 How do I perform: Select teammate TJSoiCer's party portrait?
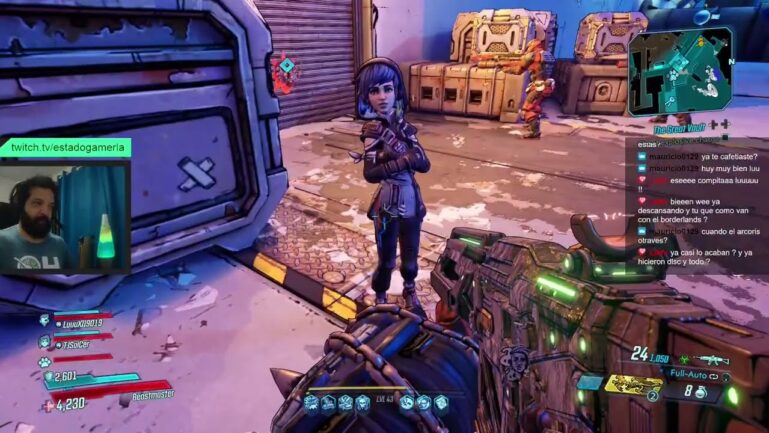point(45,342)
